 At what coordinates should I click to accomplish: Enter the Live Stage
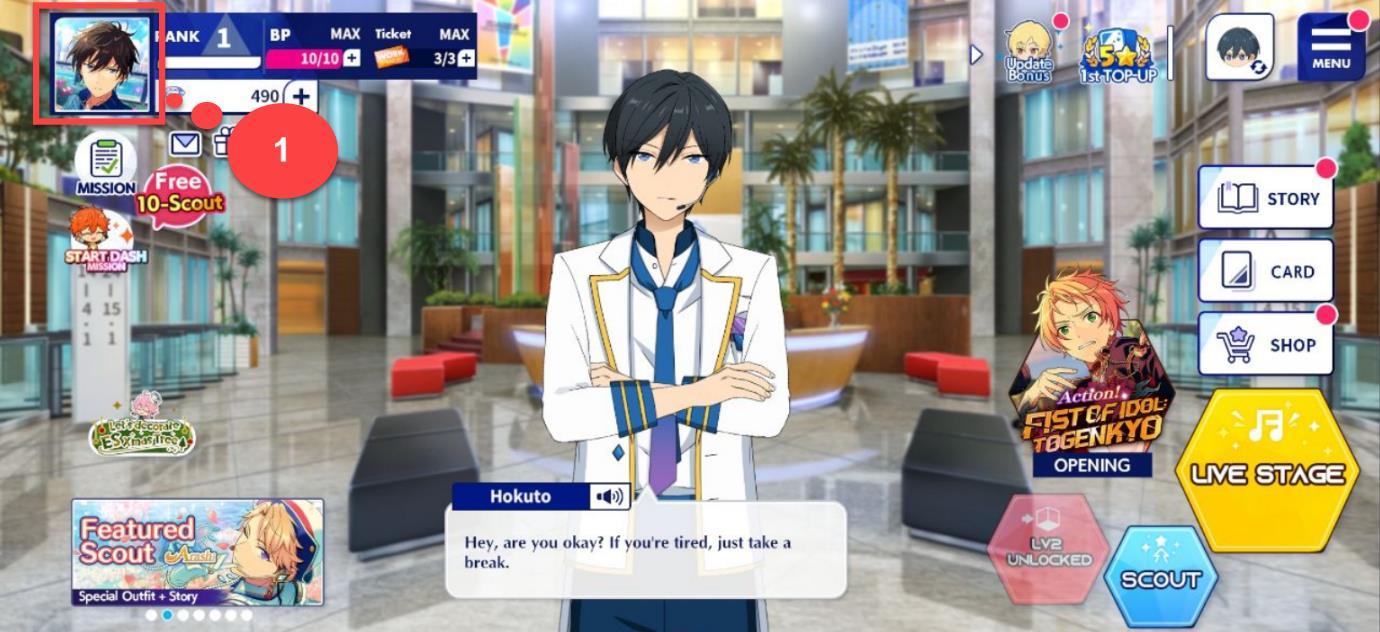(x=1267, y=470)
